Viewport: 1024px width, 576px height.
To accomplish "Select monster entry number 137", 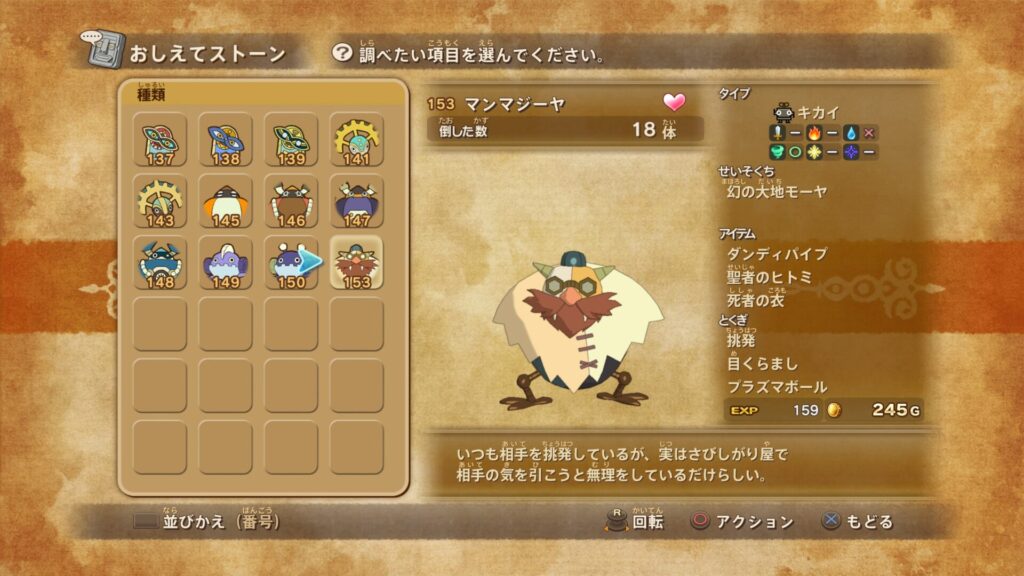I will coord(160,141).
